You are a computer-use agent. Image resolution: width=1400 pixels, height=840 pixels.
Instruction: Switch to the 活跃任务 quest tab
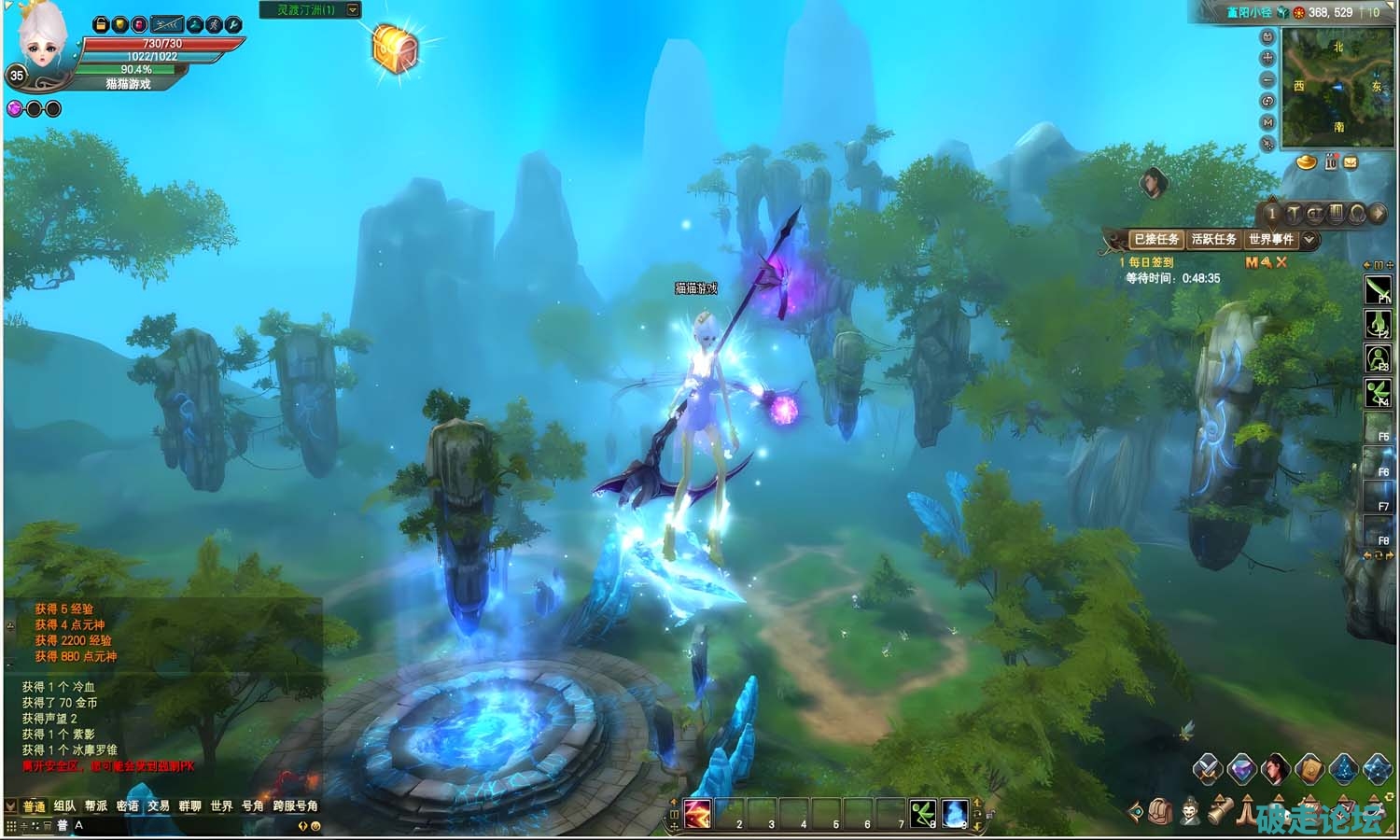click(1213, 240)
